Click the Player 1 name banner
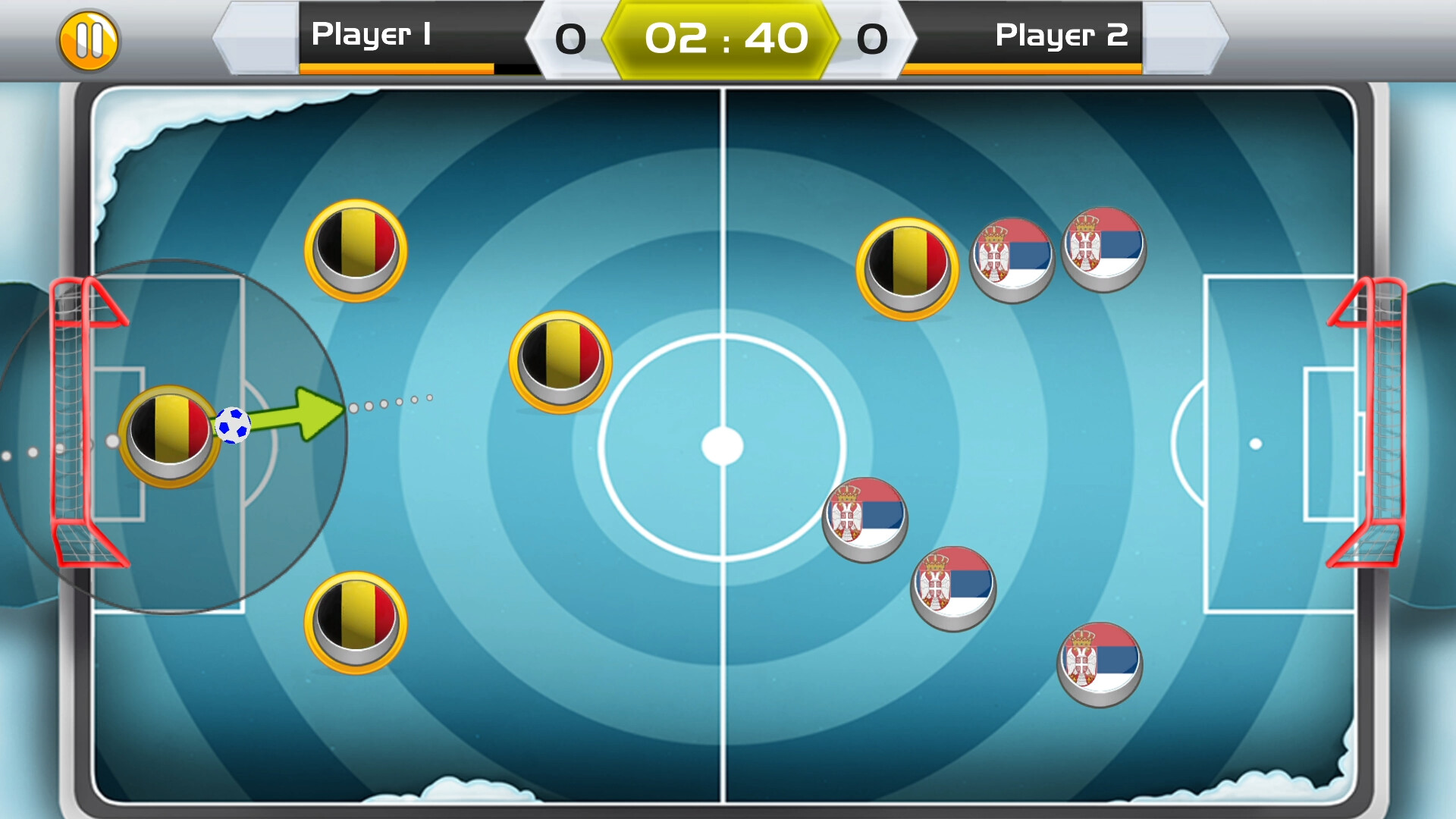Screen dimensions: 1456x819 click(x=373, y=34)
